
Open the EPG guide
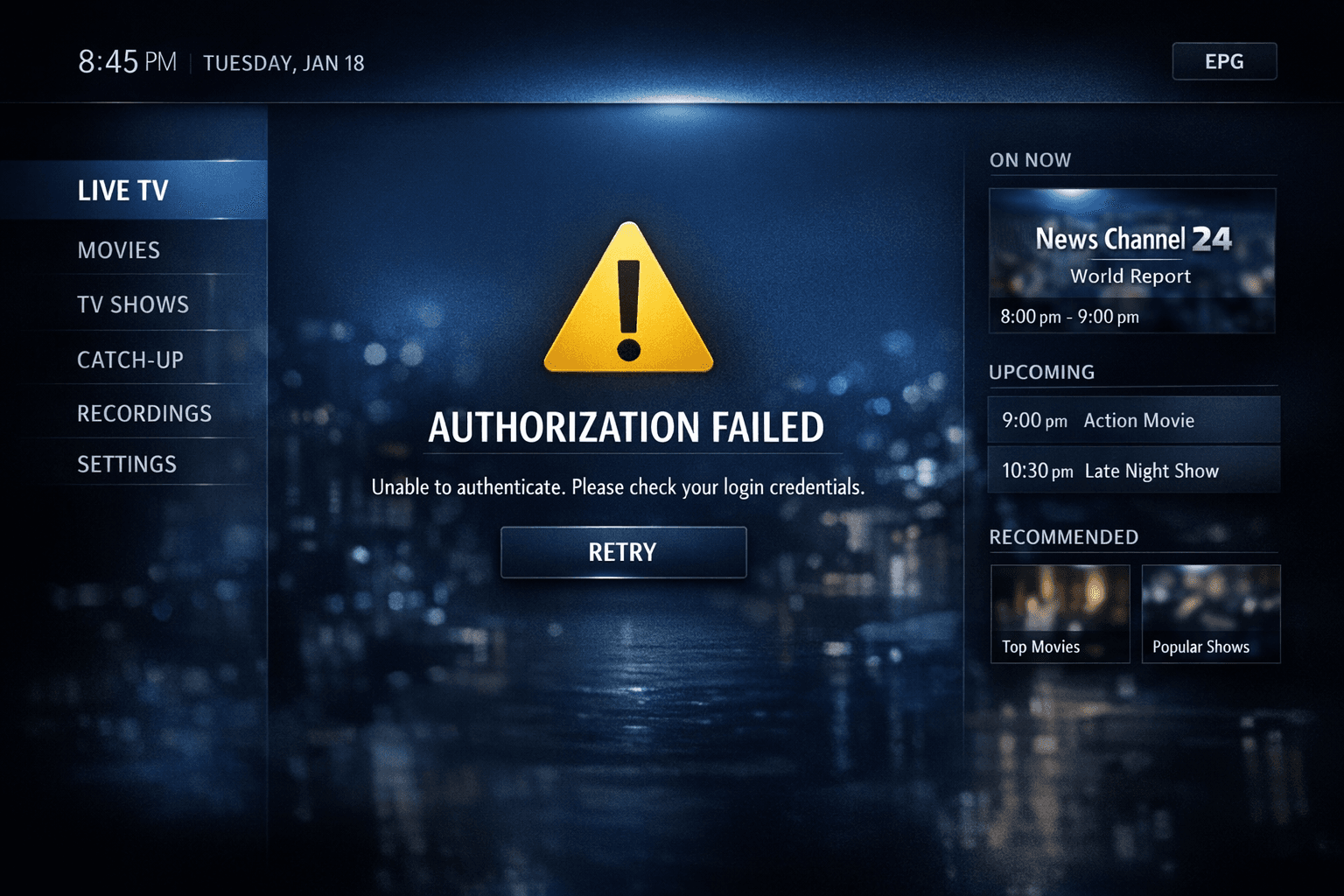[x=1224, y=61]
